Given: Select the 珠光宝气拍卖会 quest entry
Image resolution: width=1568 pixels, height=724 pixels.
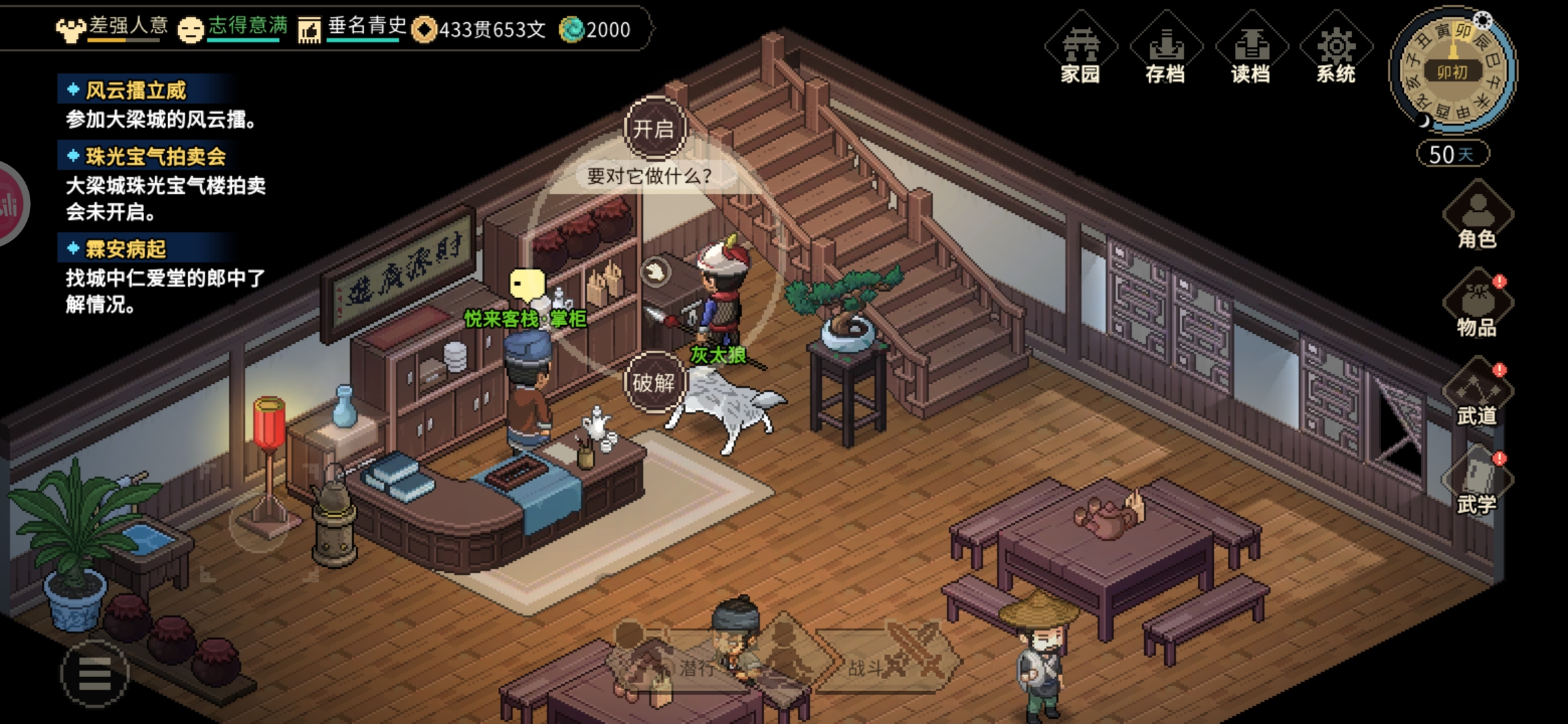Looking at the screenshot, I should point(155,156).
